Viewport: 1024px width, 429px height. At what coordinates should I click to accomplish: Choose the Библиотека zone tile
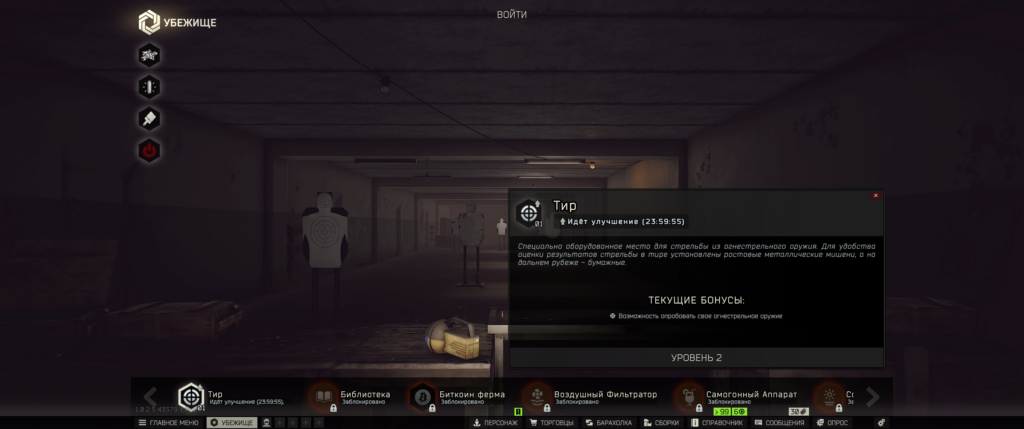coord(348,397)
